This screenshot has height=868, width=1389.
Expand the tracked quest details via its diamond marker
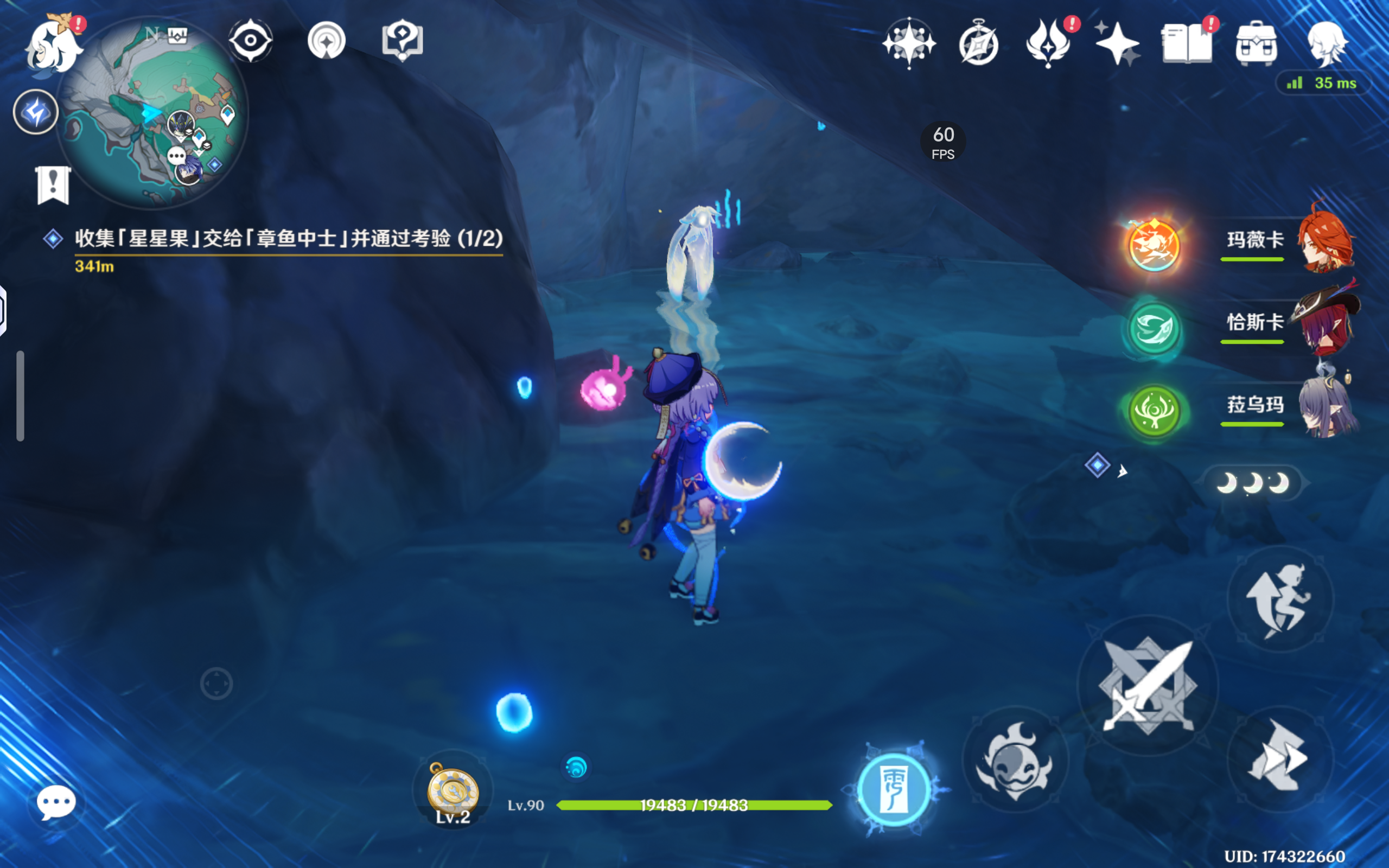pos(54,240)
